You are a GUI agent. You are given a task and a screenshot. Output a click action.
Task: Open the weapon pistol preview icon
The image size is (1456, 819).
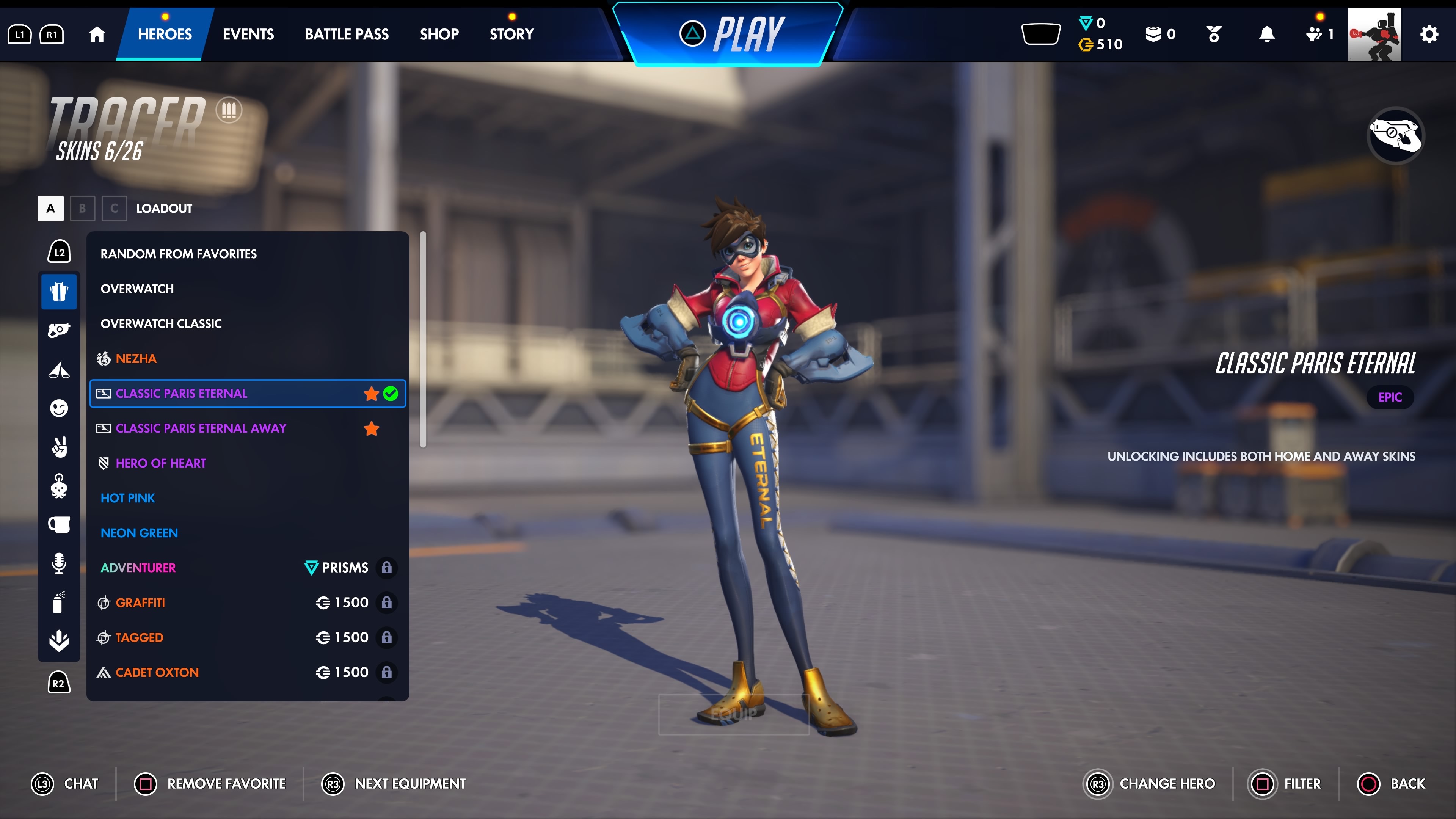[1395, 135]
